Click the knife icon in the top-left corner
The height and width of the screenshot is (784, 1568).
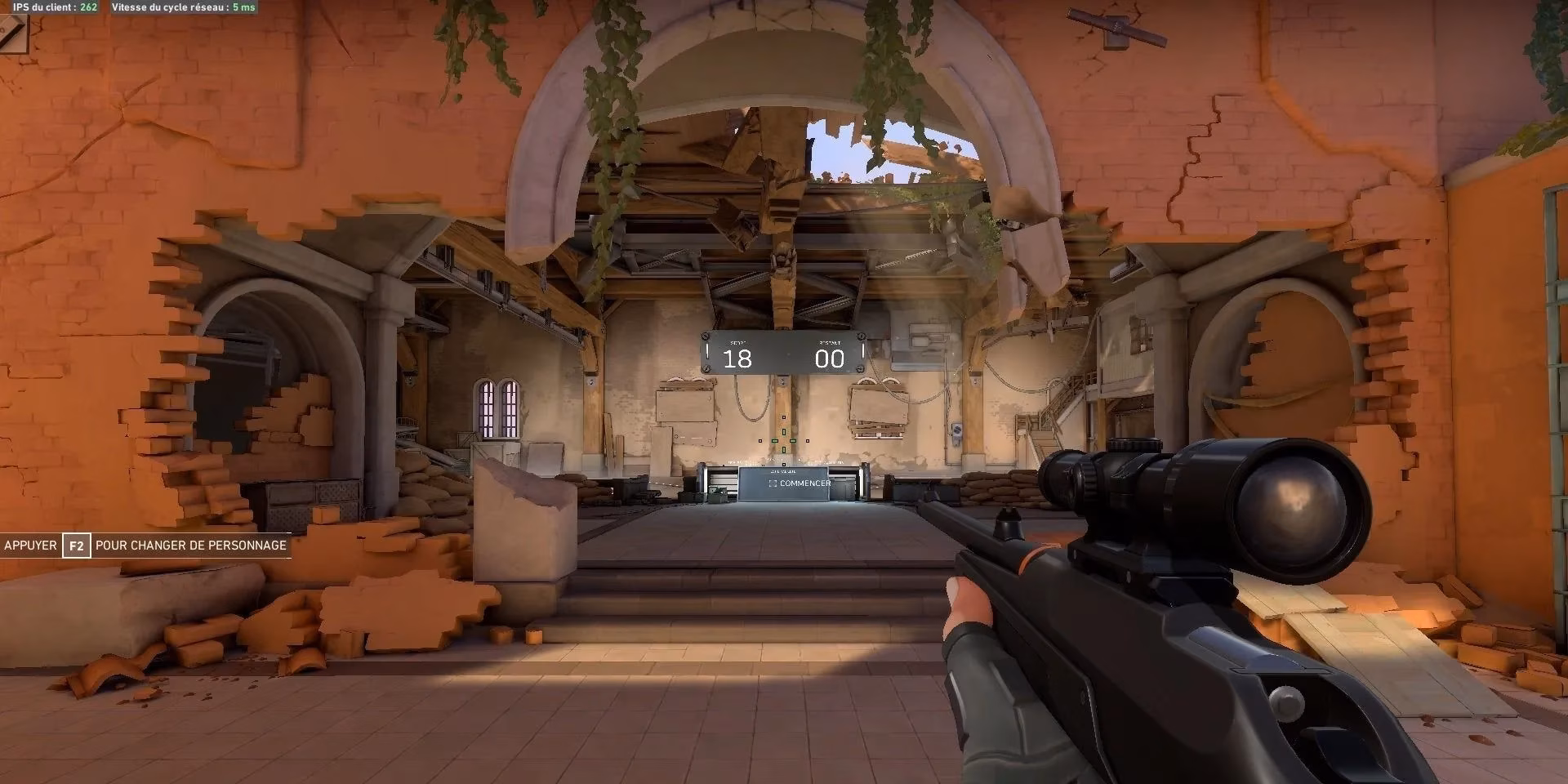[x=12, y=34]
